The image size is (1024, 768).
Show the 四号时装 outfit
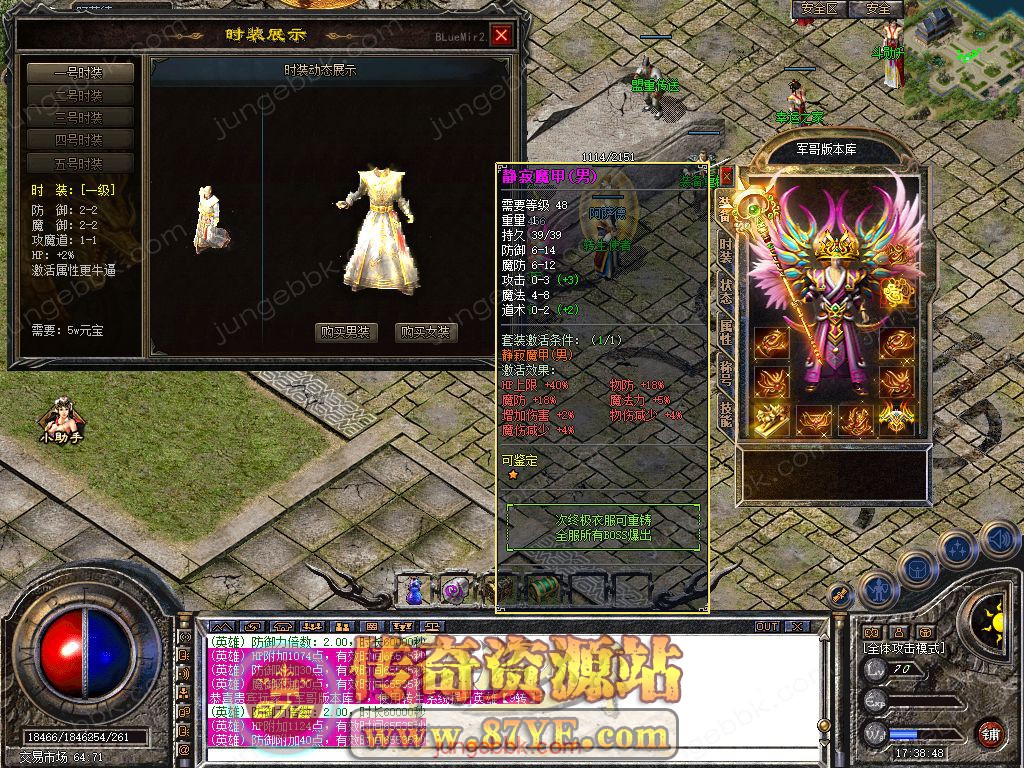(79, 141)
